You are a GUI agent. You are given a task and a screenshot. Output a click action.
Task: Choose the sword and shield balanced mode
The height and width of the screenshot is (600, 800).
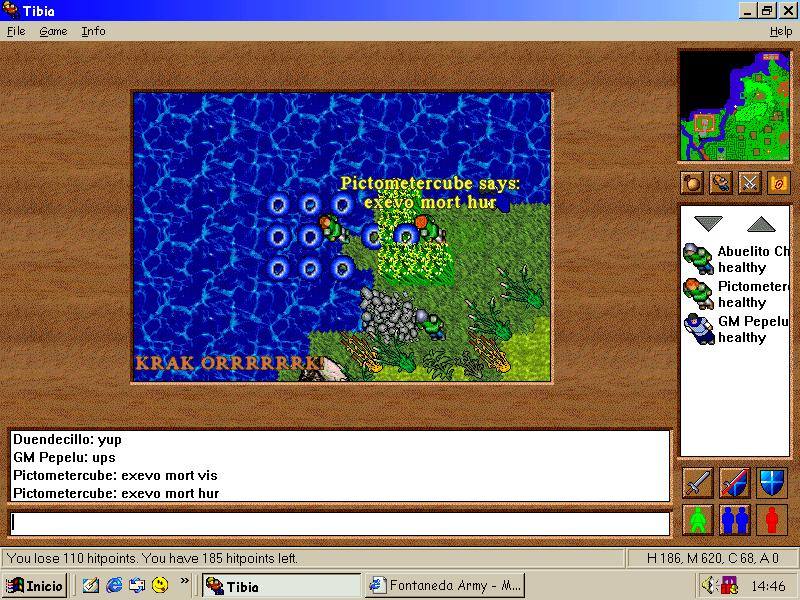click(x=734, y=483)
